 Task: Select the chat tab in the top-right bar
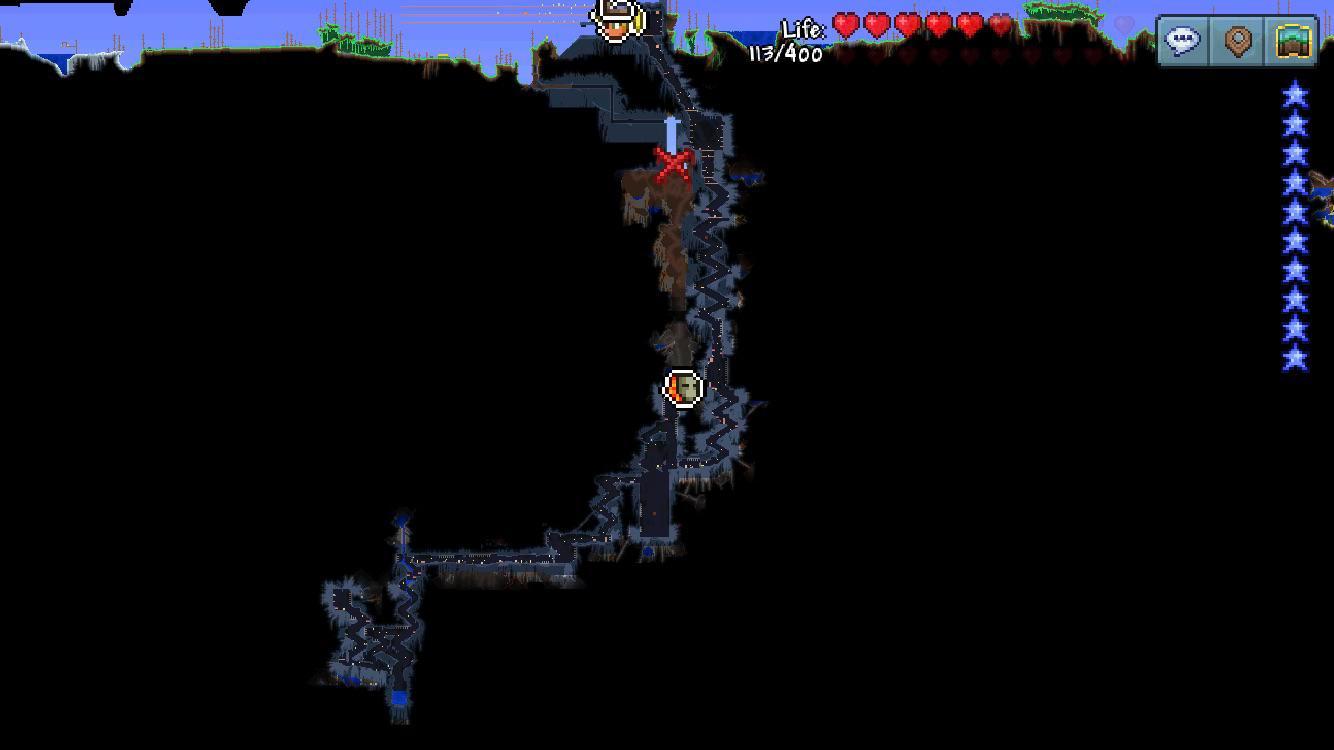[1182, 40]
